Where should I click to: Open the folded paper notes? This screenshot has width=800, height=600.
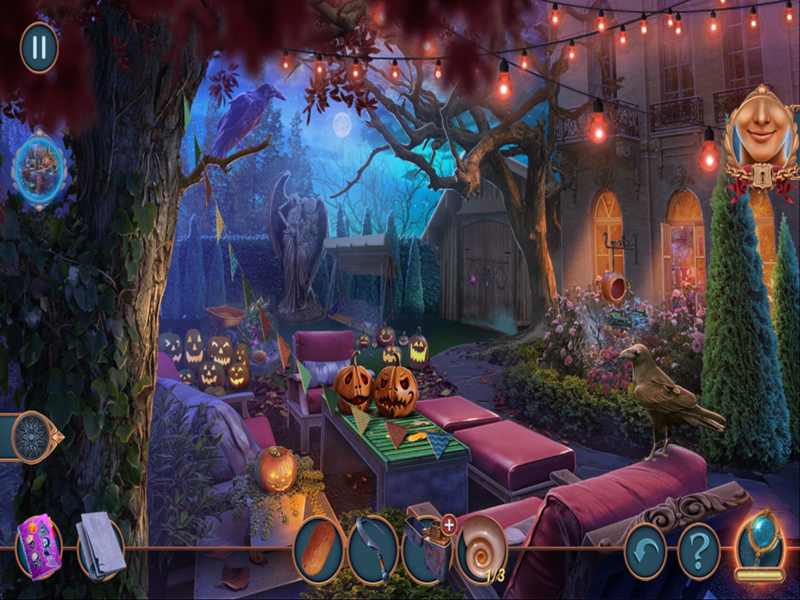100,547
